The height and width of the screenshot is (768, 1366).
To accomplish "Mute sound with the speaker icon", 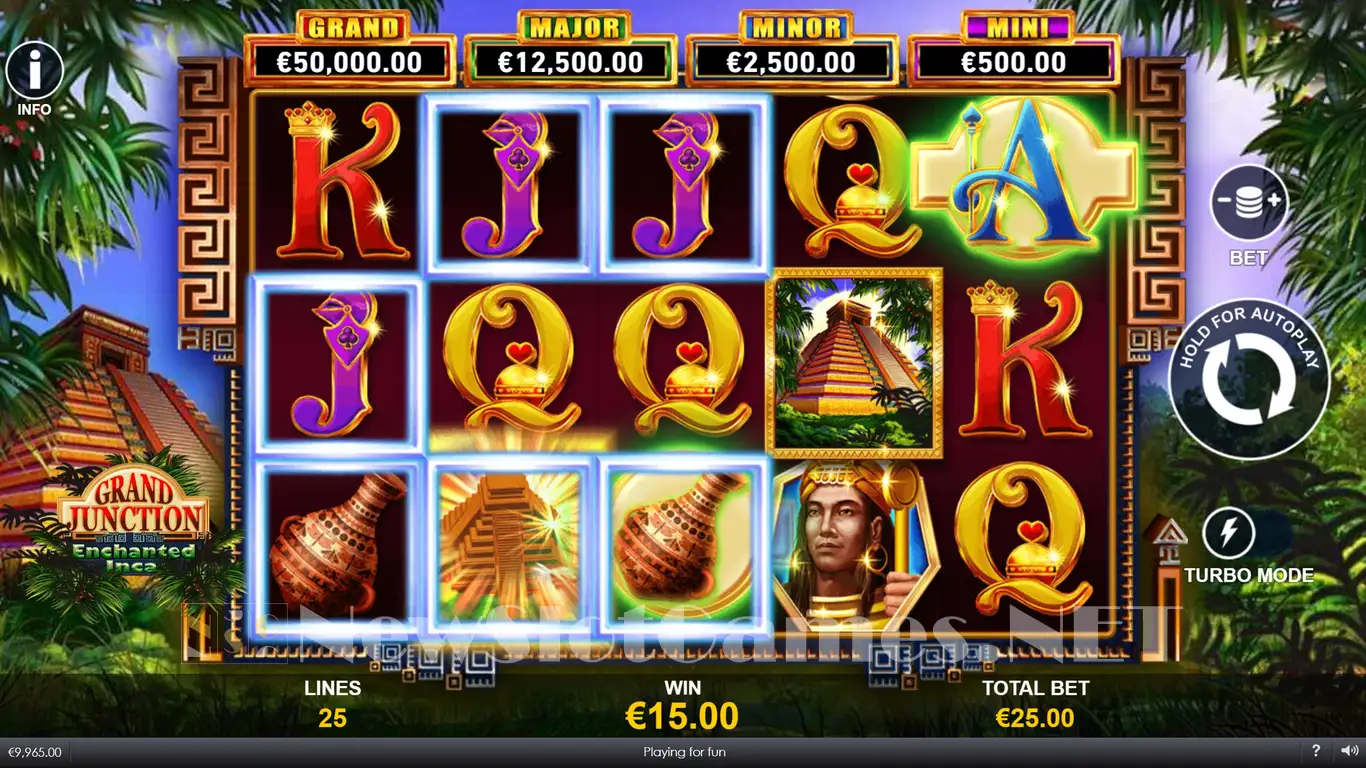I will (x=1345, y=751).
